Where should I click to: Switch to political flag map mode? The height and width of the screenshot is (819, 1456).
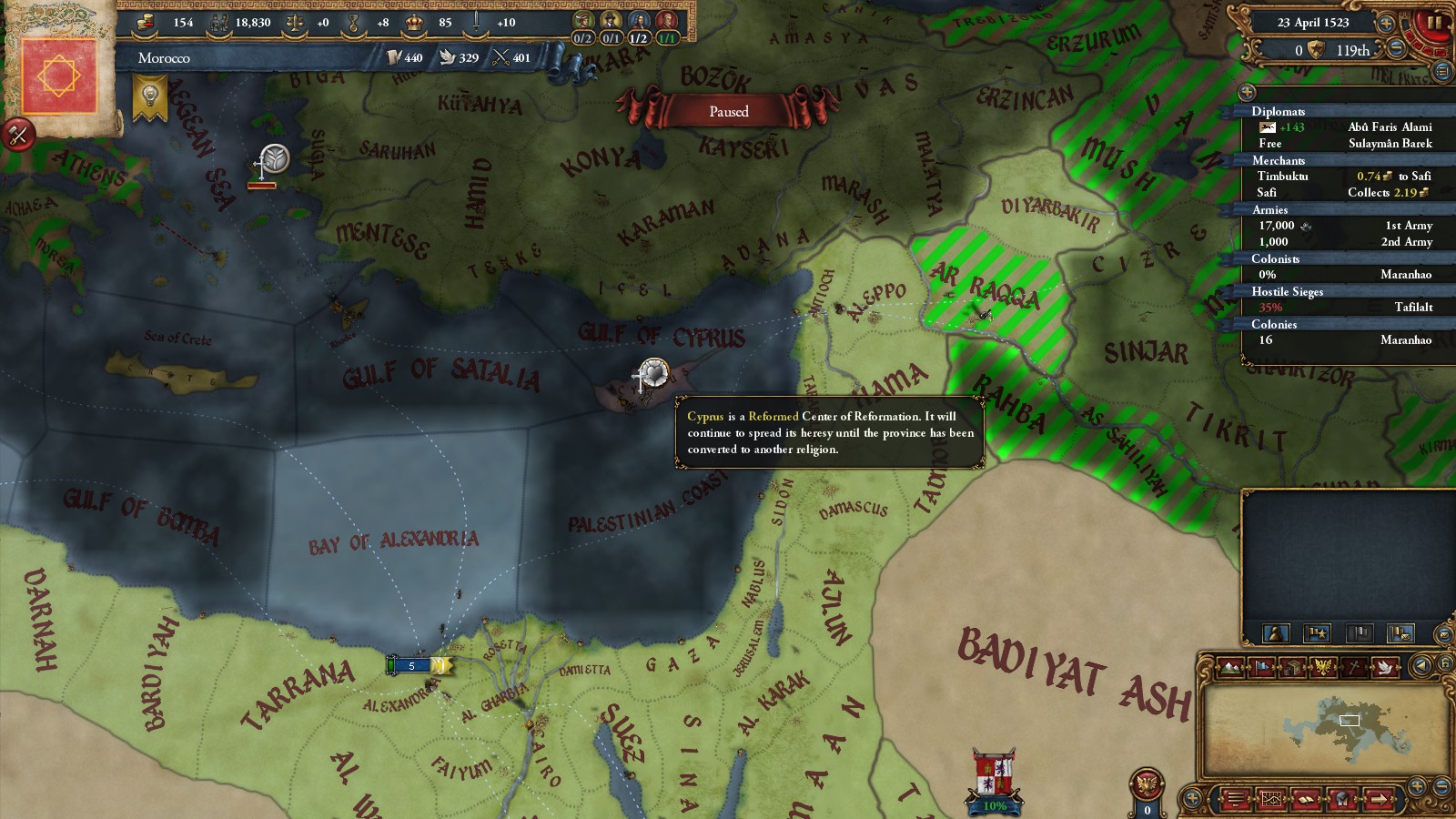(1261, 668)
